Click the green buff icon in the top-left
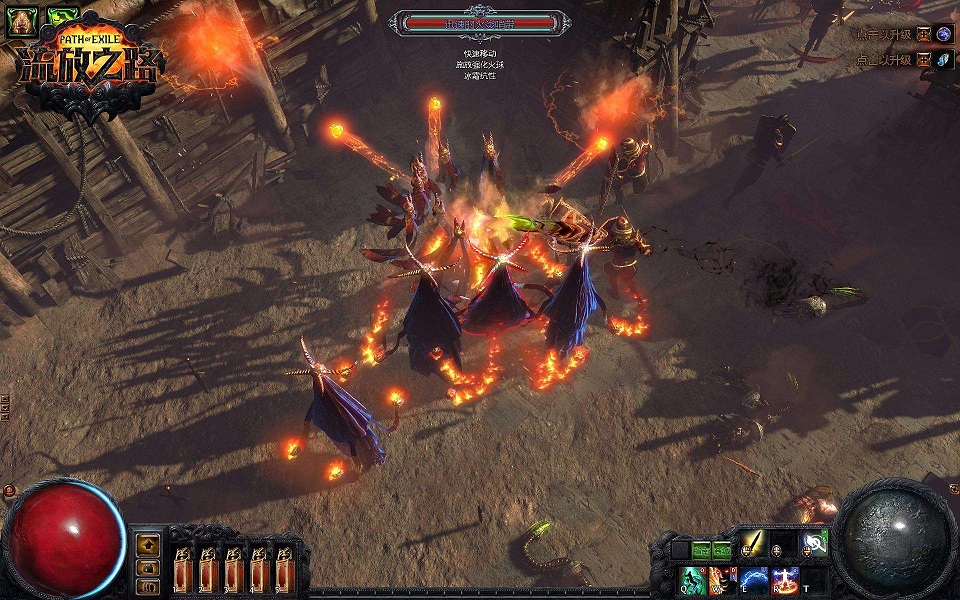The image size is (960, 600). coord(64,18)
